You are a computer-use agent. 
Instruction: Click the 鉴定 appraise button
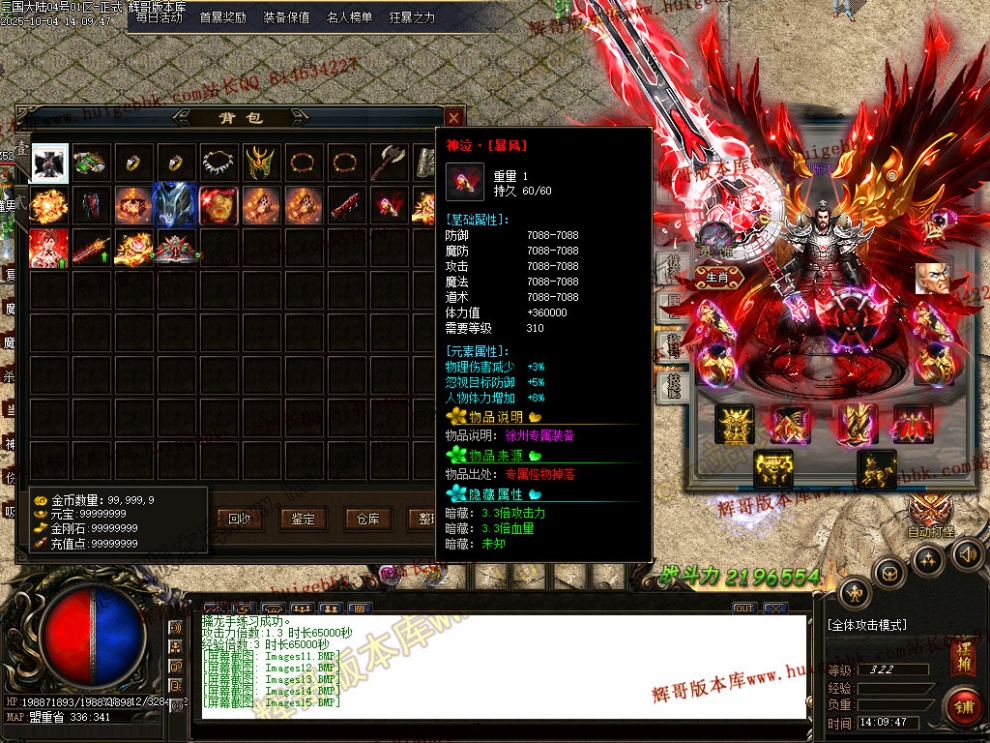(303, 518)
